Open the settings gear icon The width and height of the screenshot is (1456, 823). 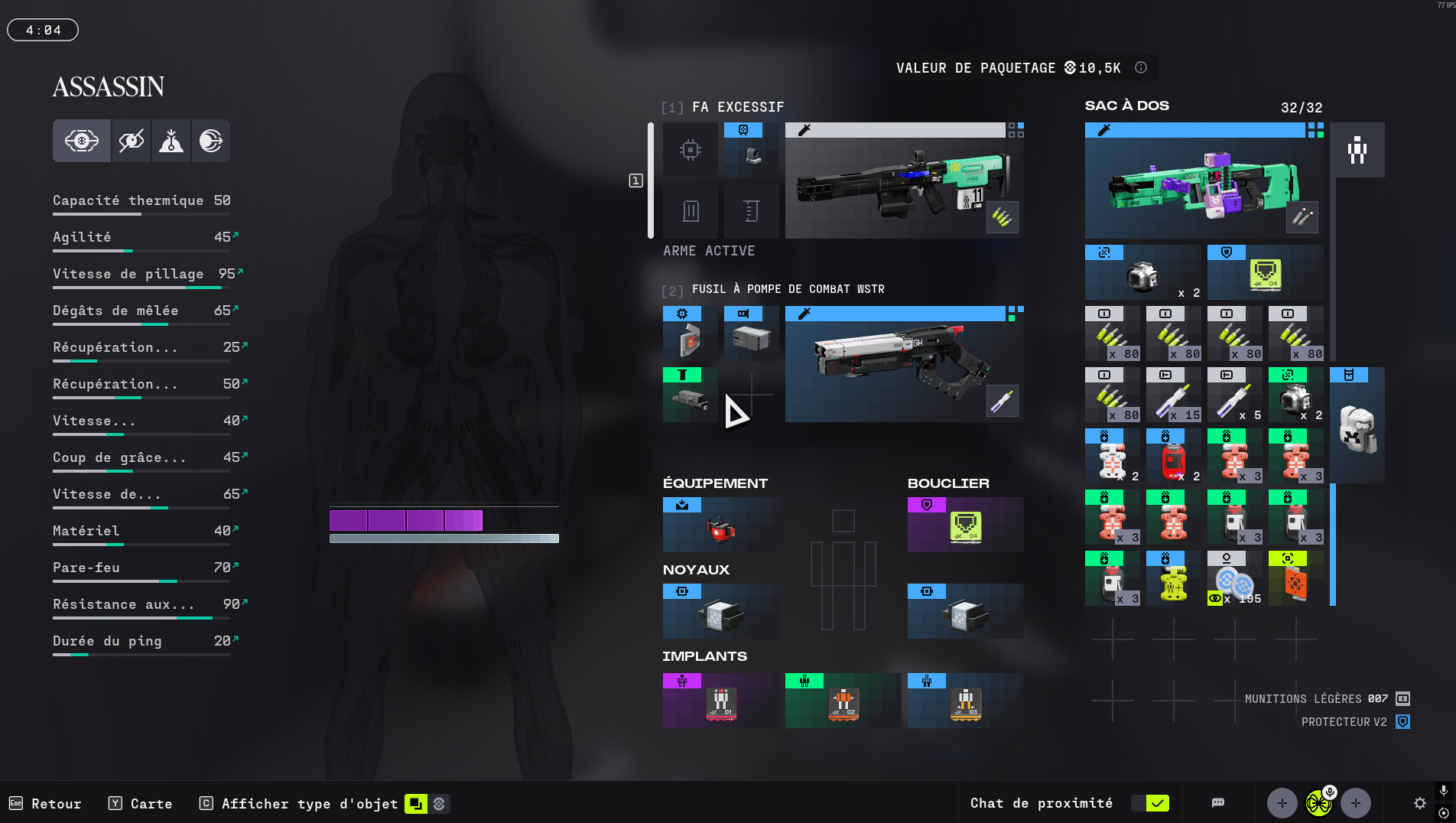(1420, 803)
